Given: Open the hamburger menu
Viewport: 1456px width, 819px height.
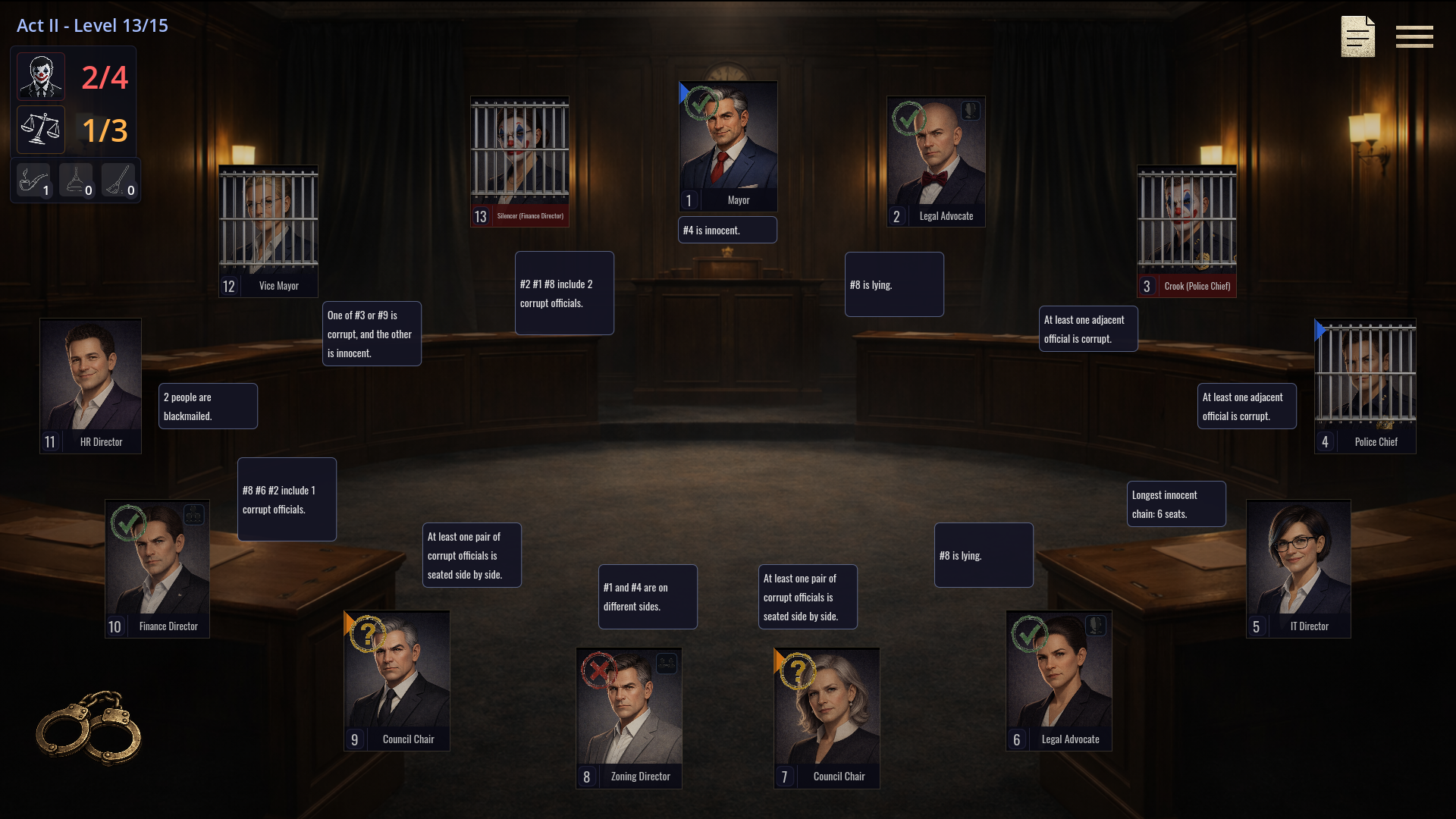Looking at the screenshot, I should click(1414, 36).
